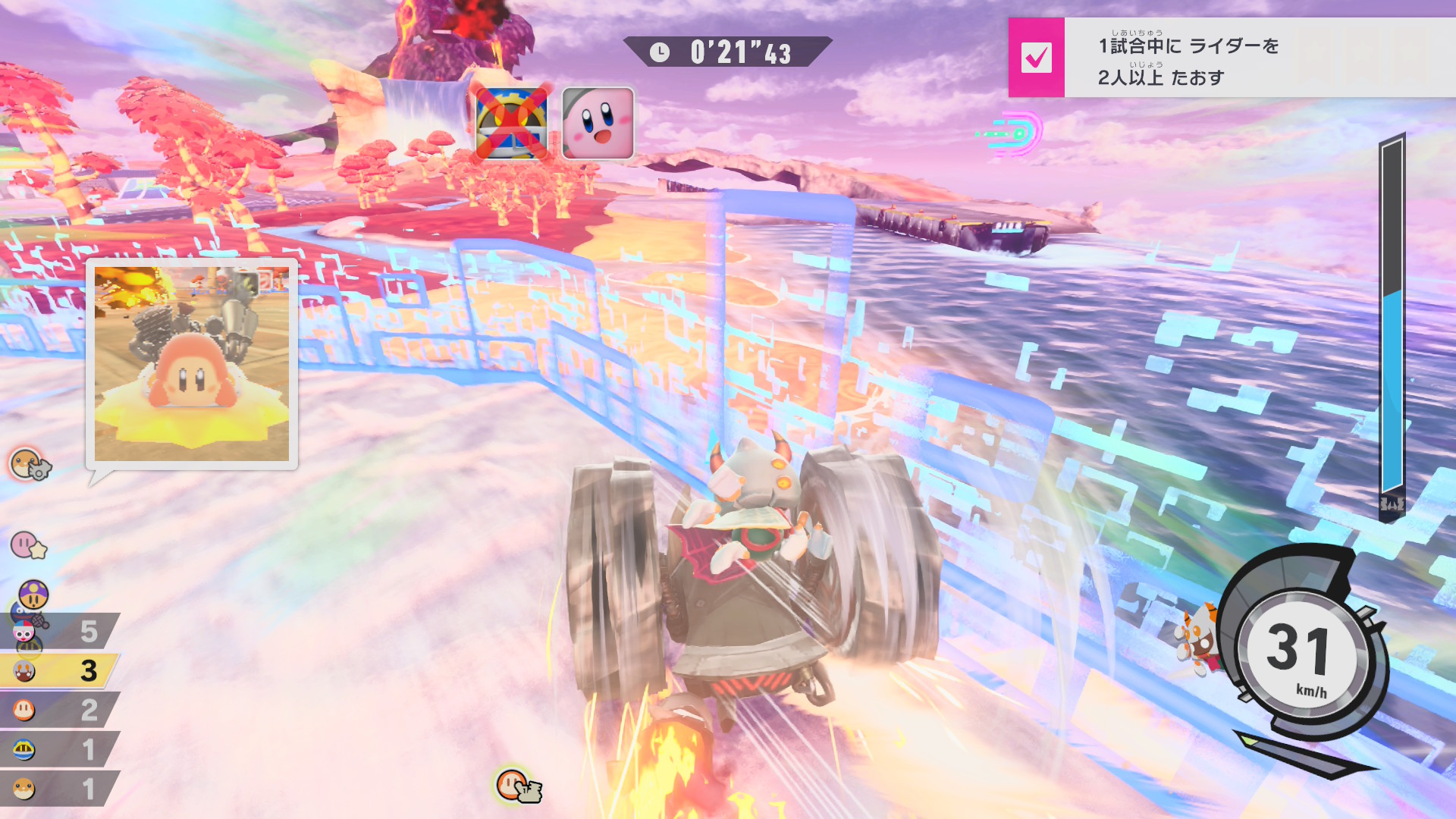Click the Waddle Dee hand marker icon
1456x819 pixels.
pyautogui.click(x=518, y=786)
